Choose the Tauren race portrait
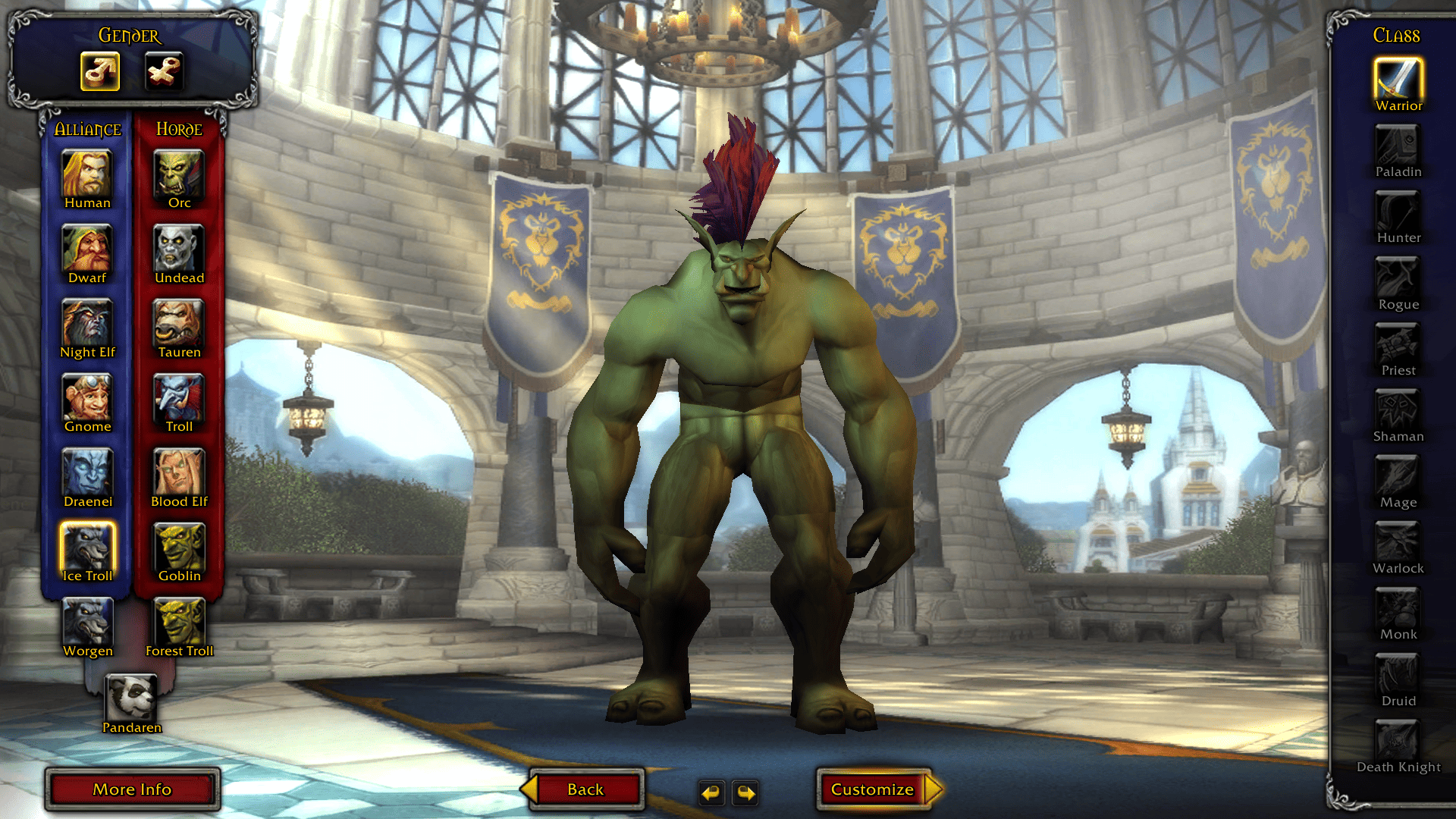 tap(179, 324)
